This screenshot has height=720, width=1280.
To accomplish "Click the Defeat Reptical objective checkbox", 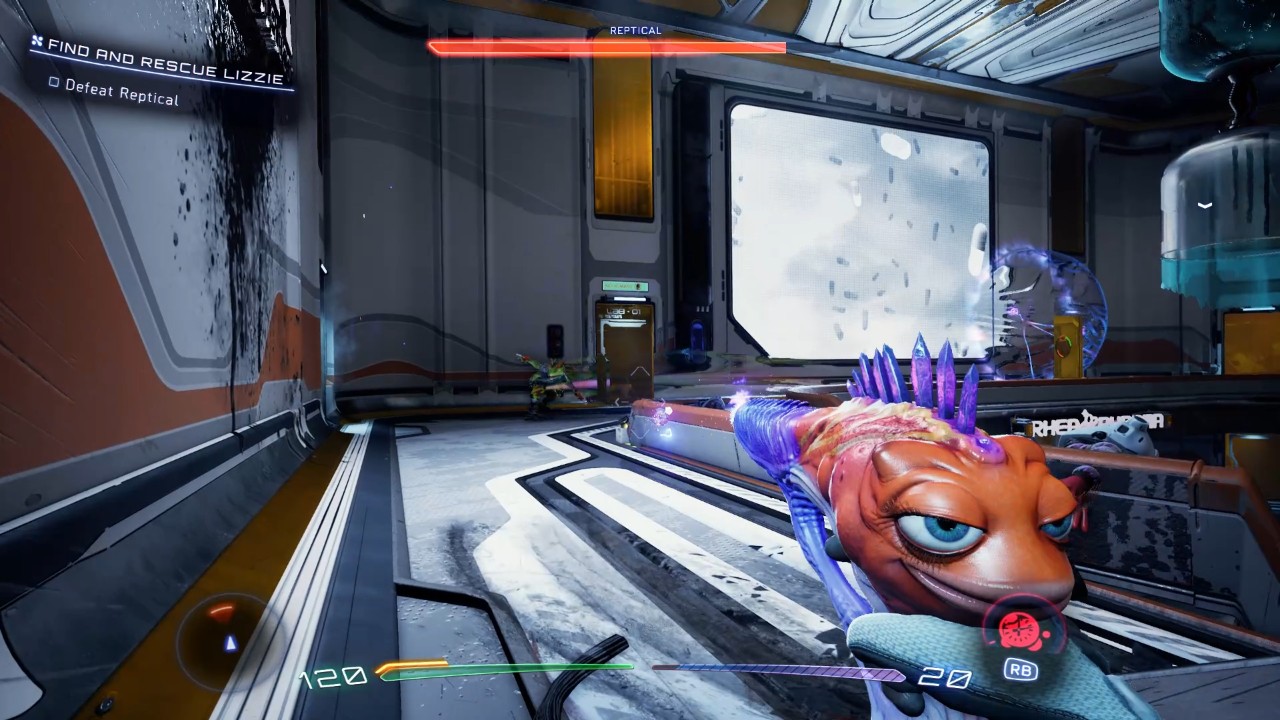I will pos(55,83).
